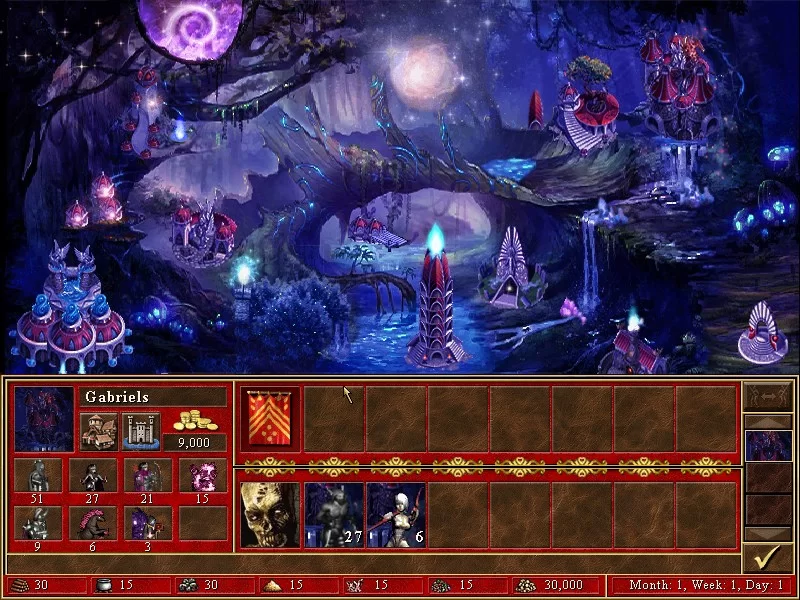Select the town thumbnail in the town list
The image size is (800, 600).
(768, 445)
